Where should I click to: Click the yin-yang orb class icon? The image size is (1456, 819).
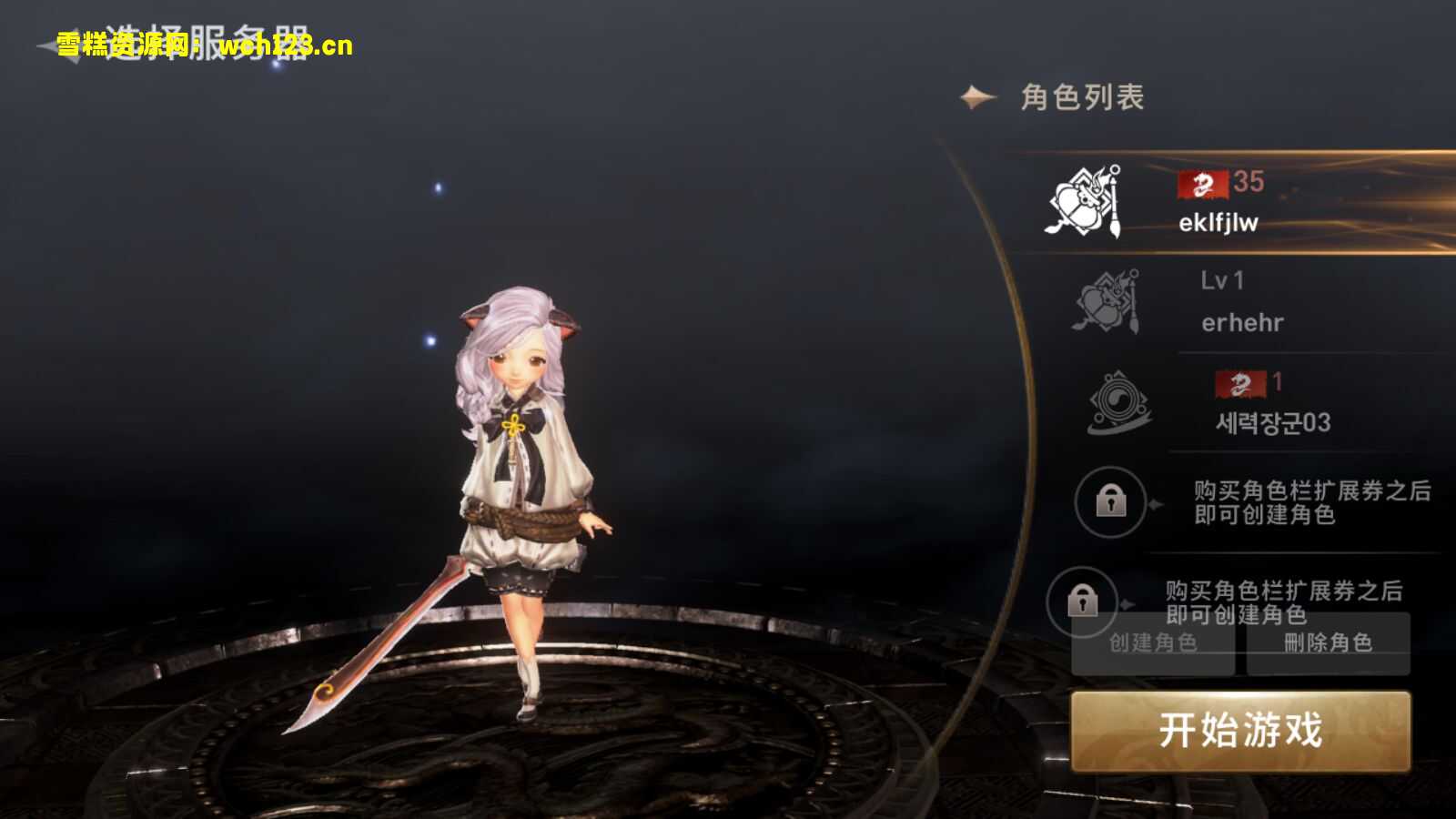[x=1118, y=403]
